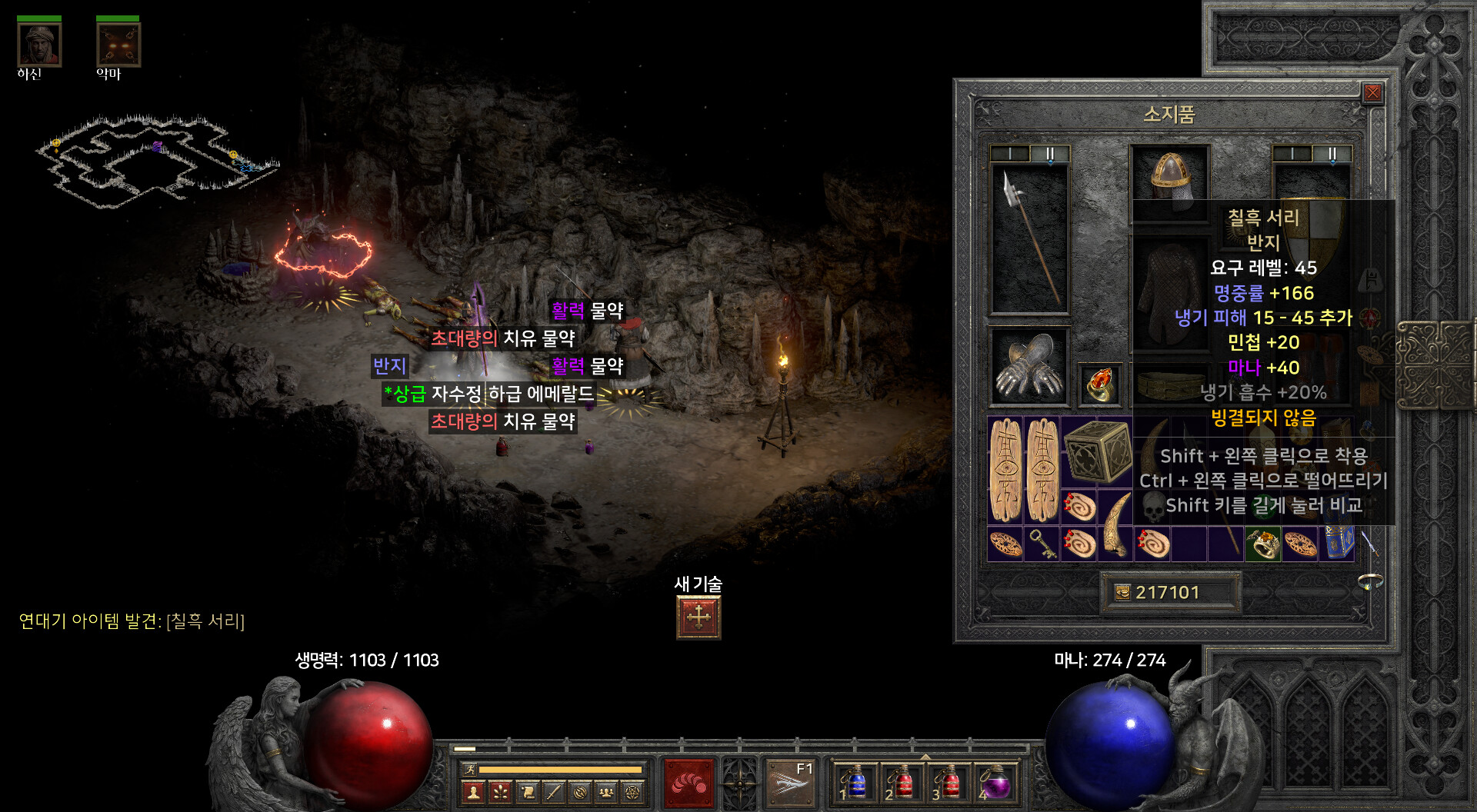Select the equipped orange gem ring

point(1100,383)
